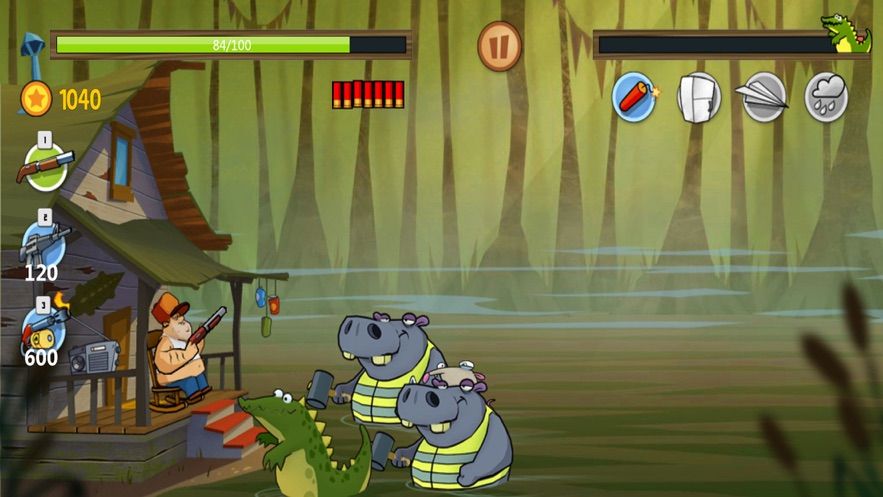Buy the machine gun costing 120

(x=44, y=243)
